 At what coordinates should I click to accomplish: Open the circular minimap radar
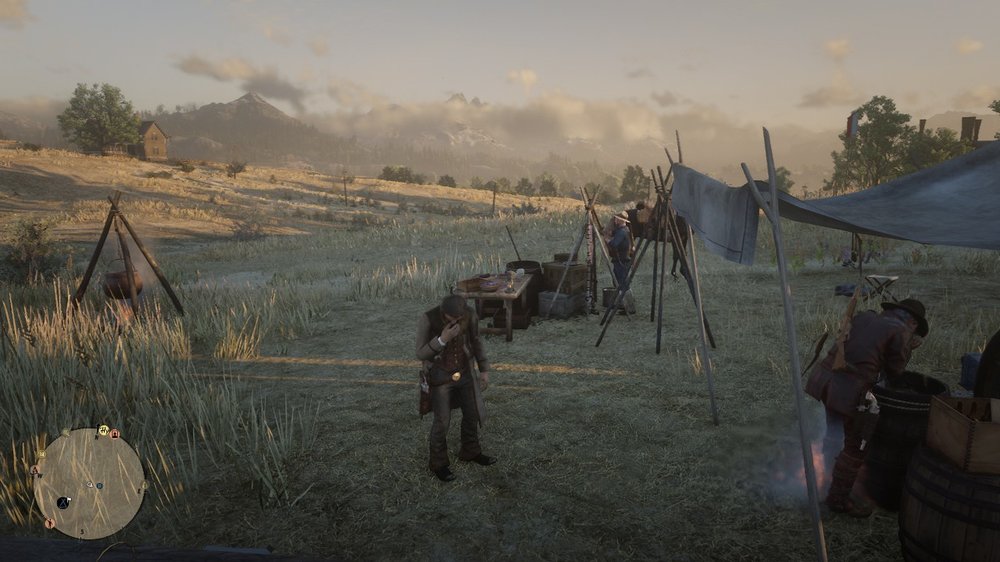click(89, 484)
